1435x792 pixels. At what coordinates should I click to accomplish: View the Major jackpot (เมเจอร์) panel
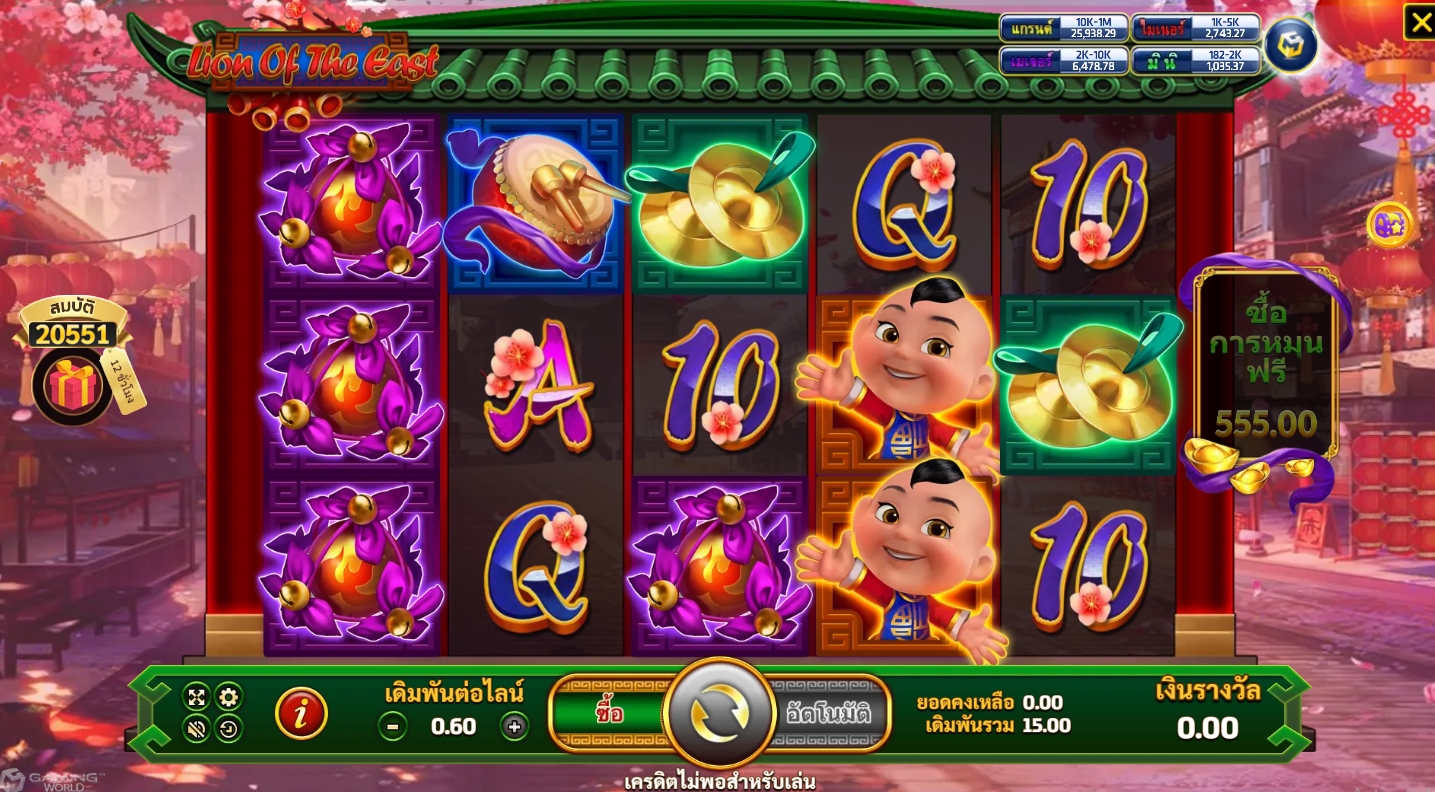[x=1064, y=61]
